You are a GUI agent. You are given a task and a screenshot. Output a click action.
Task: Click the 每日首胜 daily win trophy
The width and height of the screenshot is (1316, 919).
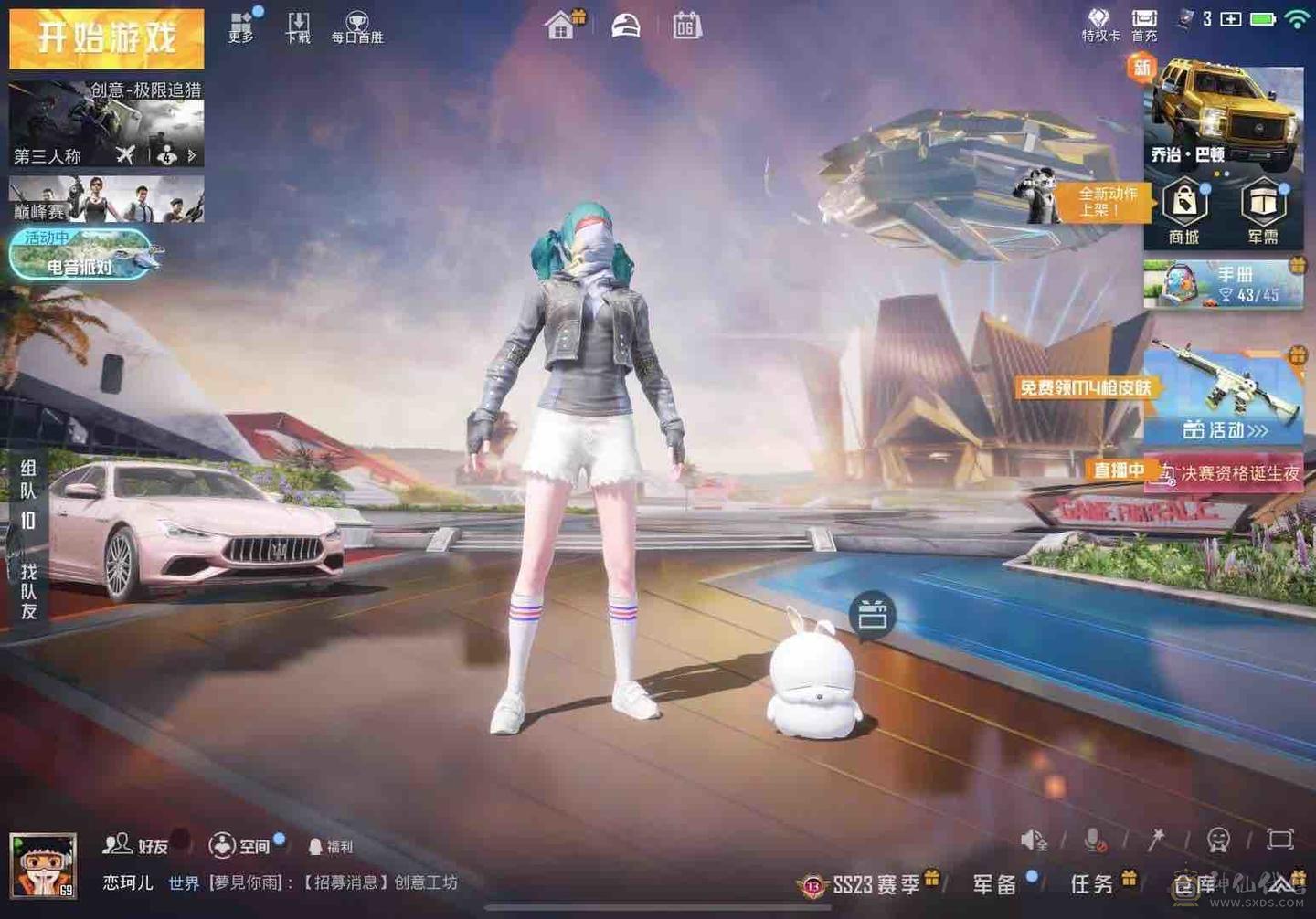pyautogui.click(x=356, y=25)
